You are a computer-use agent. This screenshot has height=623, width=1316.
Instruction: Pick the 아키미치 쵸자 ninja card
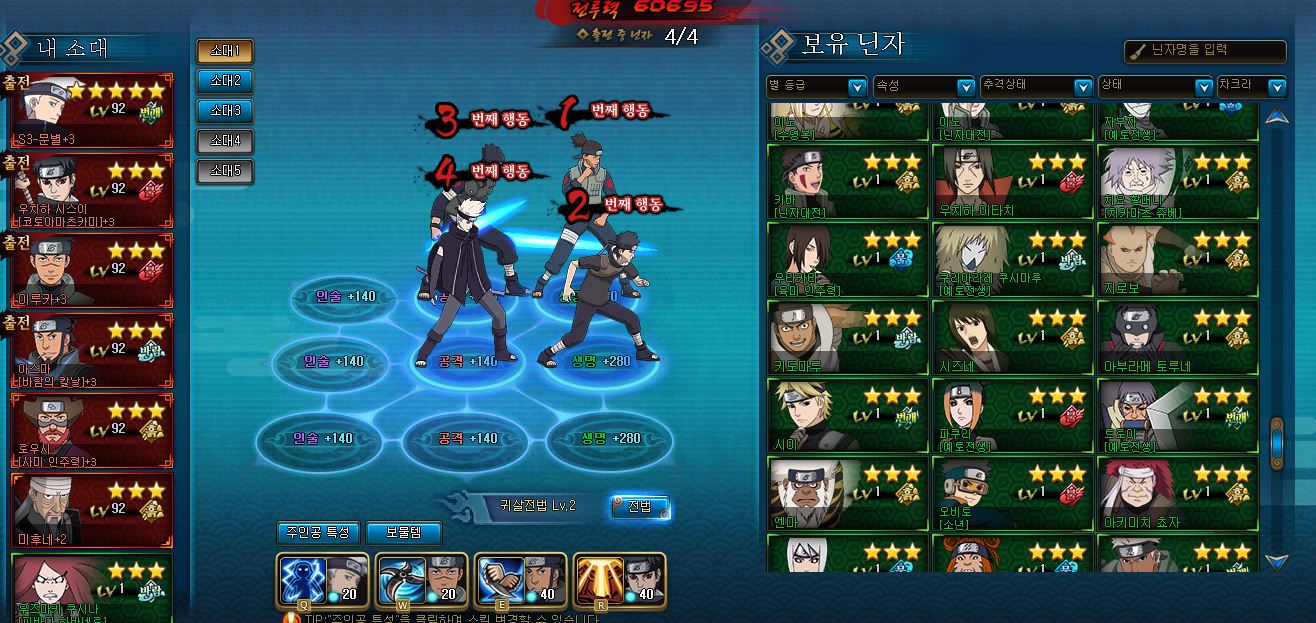click(x=1176, y=494)
